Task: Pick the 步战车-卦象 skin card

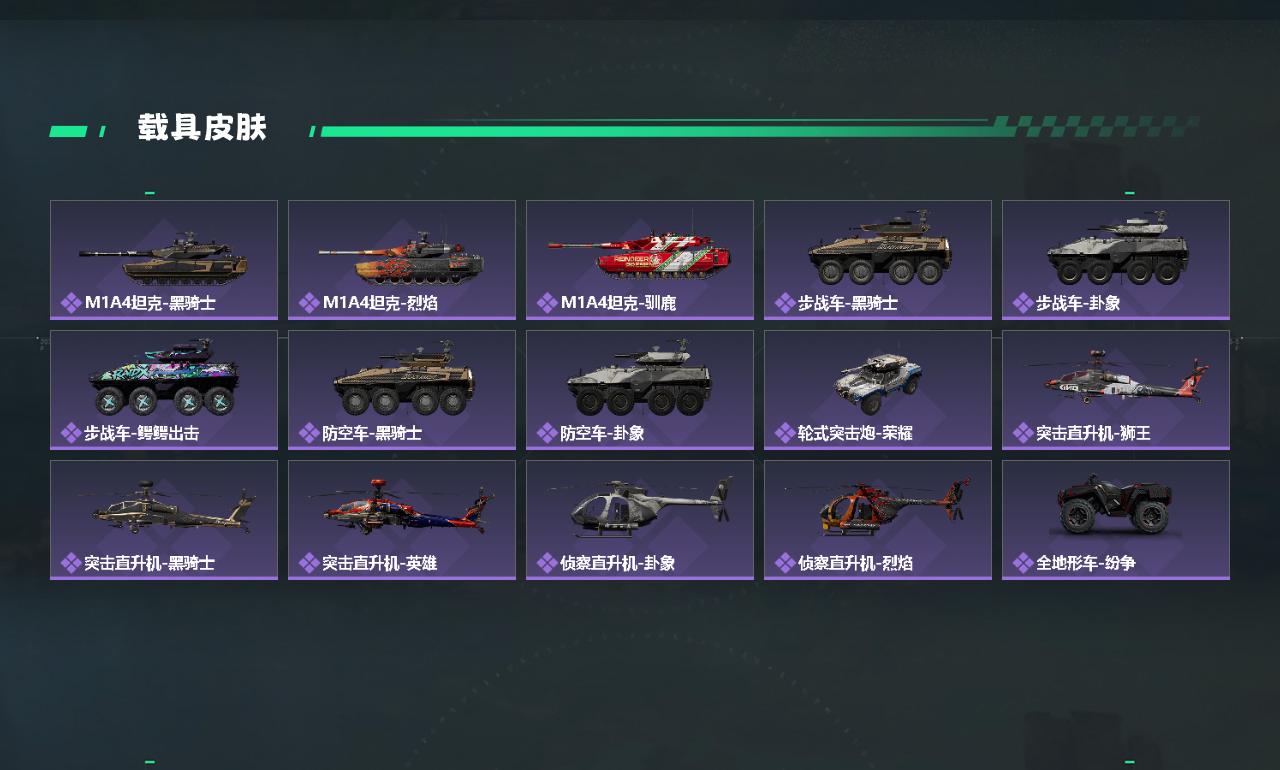Action: pyautogui.click(x=1116, y=260)
